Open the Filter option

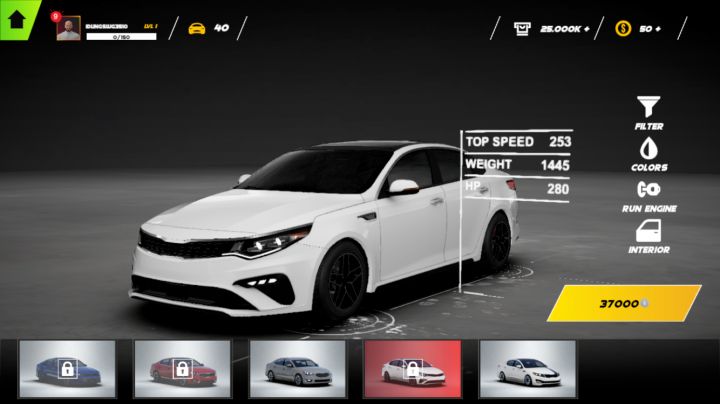(648, 112)
